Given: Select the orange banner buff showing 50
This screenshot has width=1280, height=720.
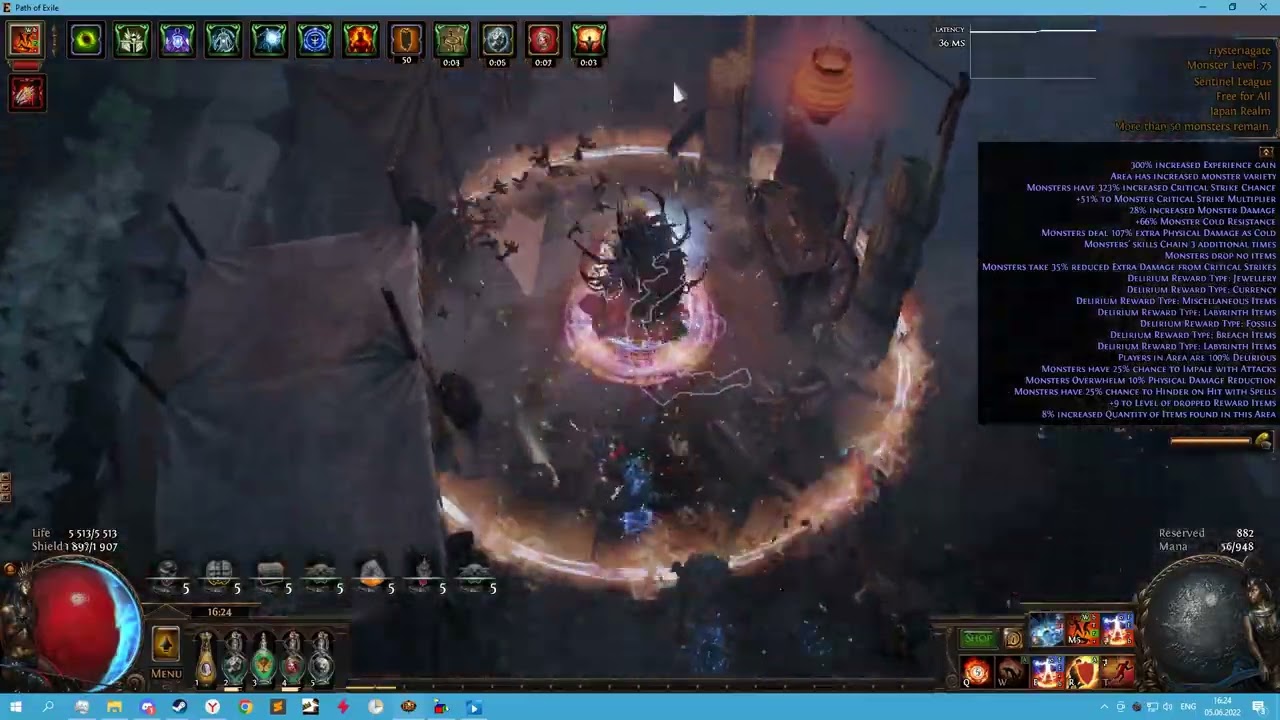Looking at the screenshot, I should [x=406, y=40].
